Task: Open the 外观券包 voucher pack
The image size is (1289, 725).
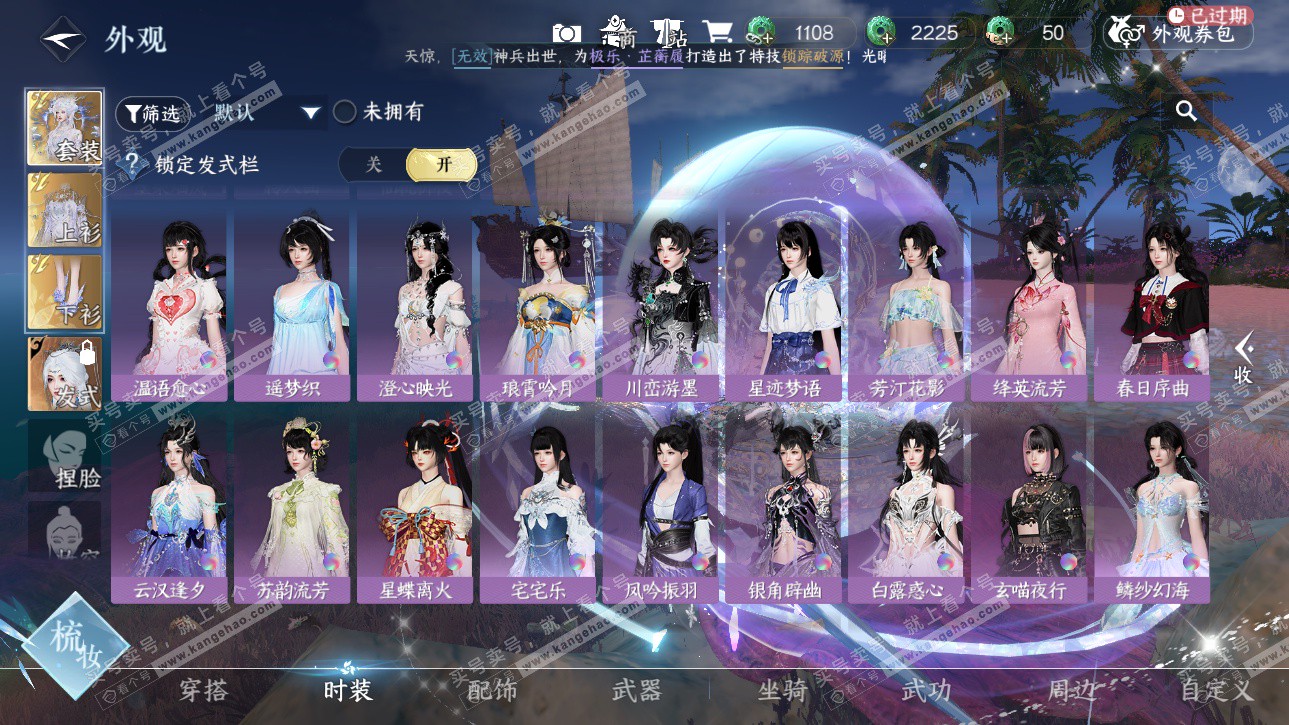Action: [1179, 33]
